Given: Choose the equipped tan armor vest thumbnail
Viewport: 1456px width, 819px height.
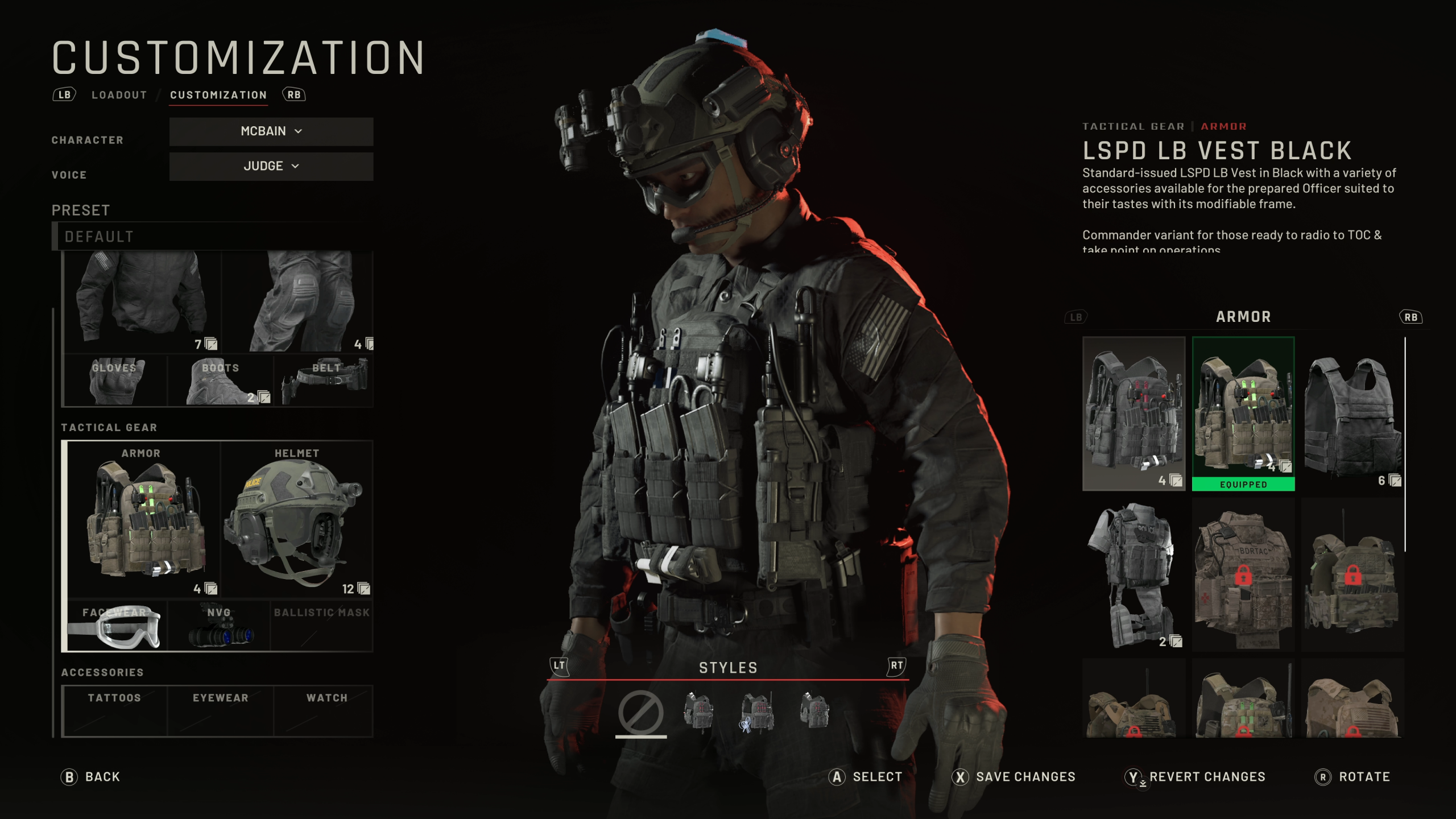Looking at the screenshot, I should point(1243,413).
